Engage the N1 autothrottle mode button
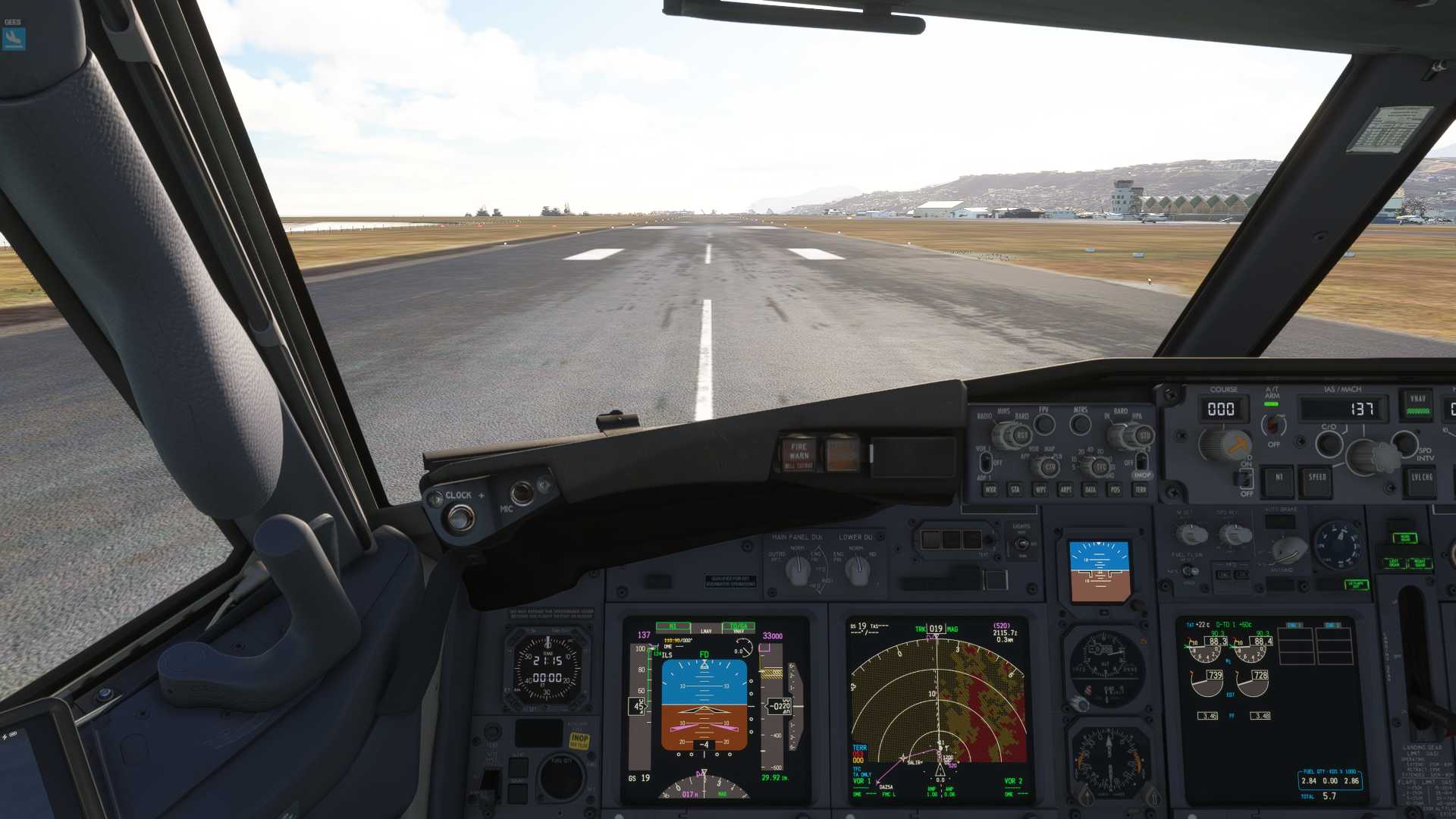Viewport: 1456px width, 819px height. (x=1279, y=479)
